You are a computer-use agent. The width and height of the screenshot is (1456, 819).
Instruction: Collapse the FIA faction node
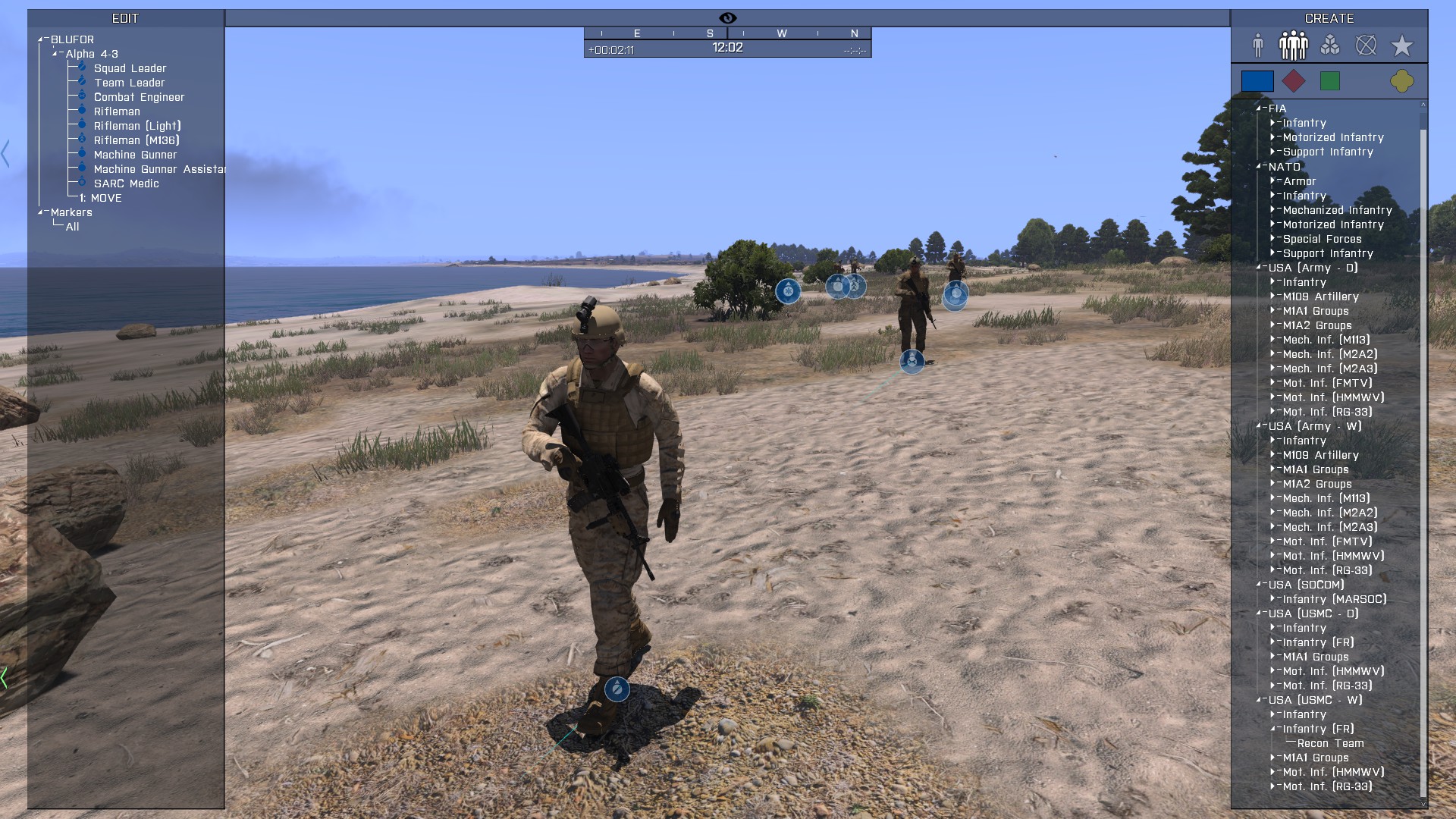(x=1258, y=108)
